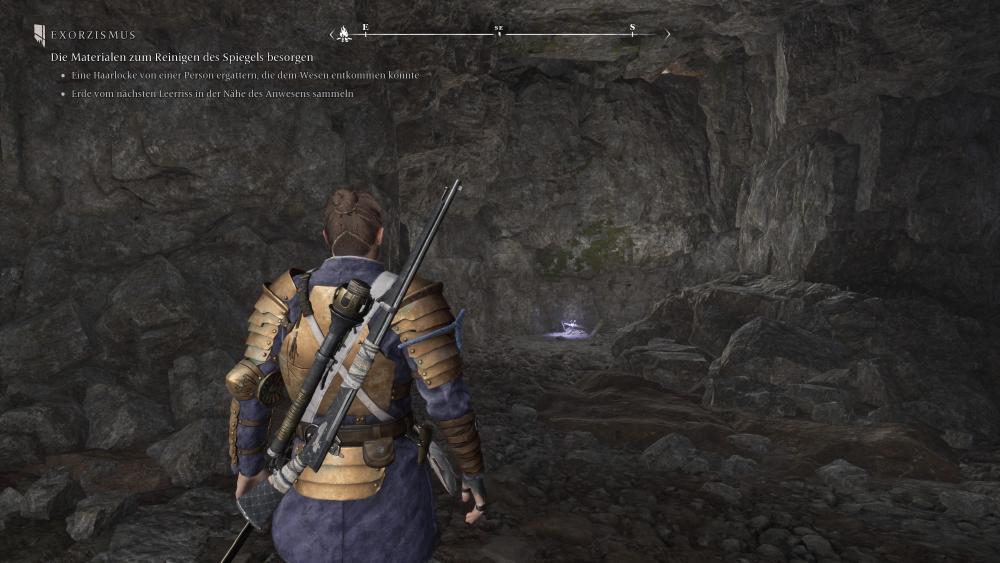Click the compass bar's SE heading marker

tap(498, 31)
